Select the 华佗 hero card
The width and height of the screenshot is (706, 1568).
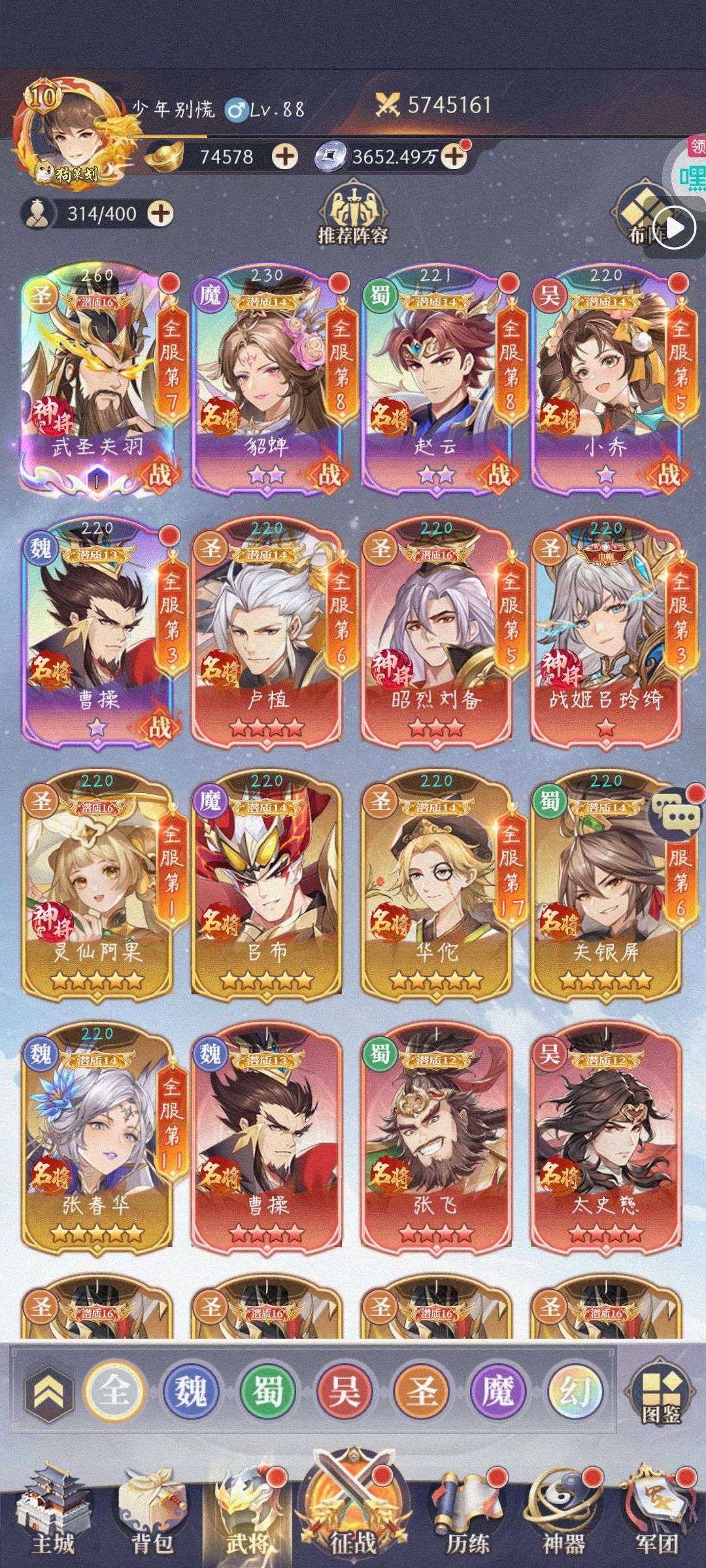point(436,885)
